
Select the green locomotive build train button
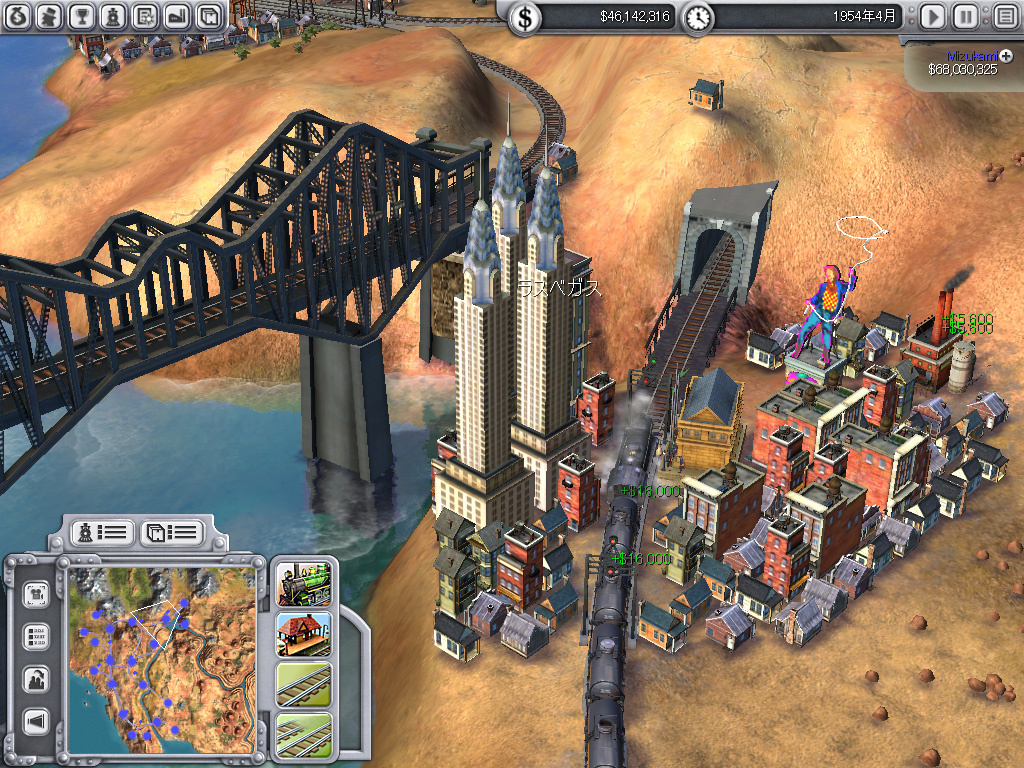coord(303,586)
